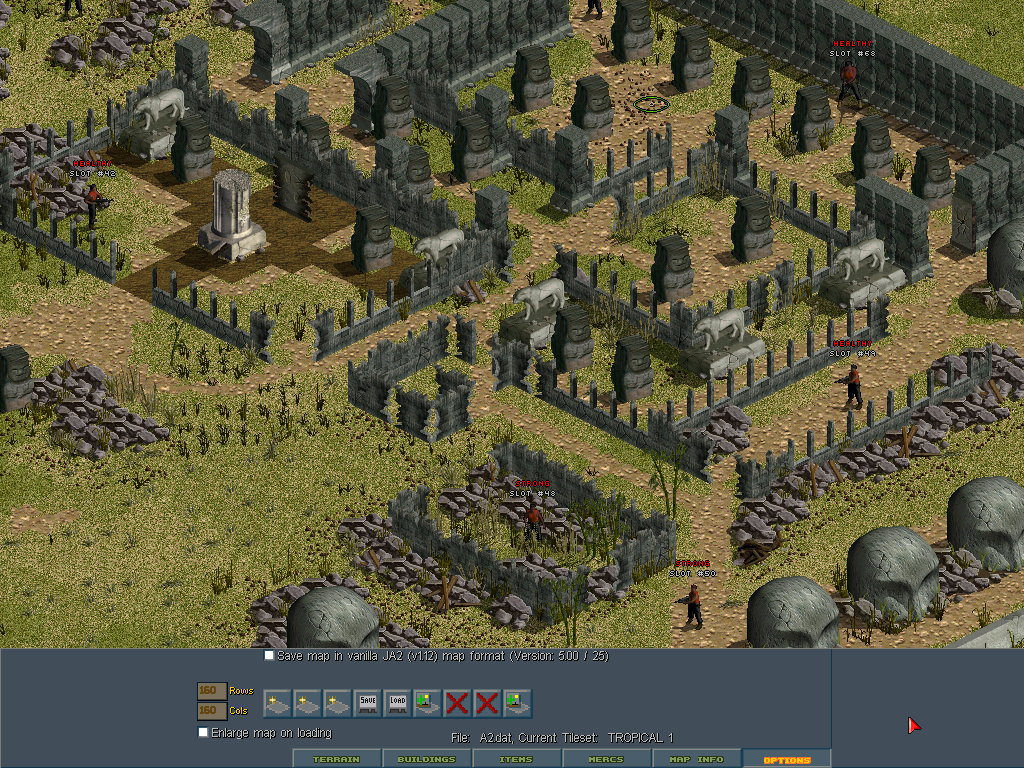1024x768 pixels.
Task: Select the Items tab
Action: [x=516, y=759]
